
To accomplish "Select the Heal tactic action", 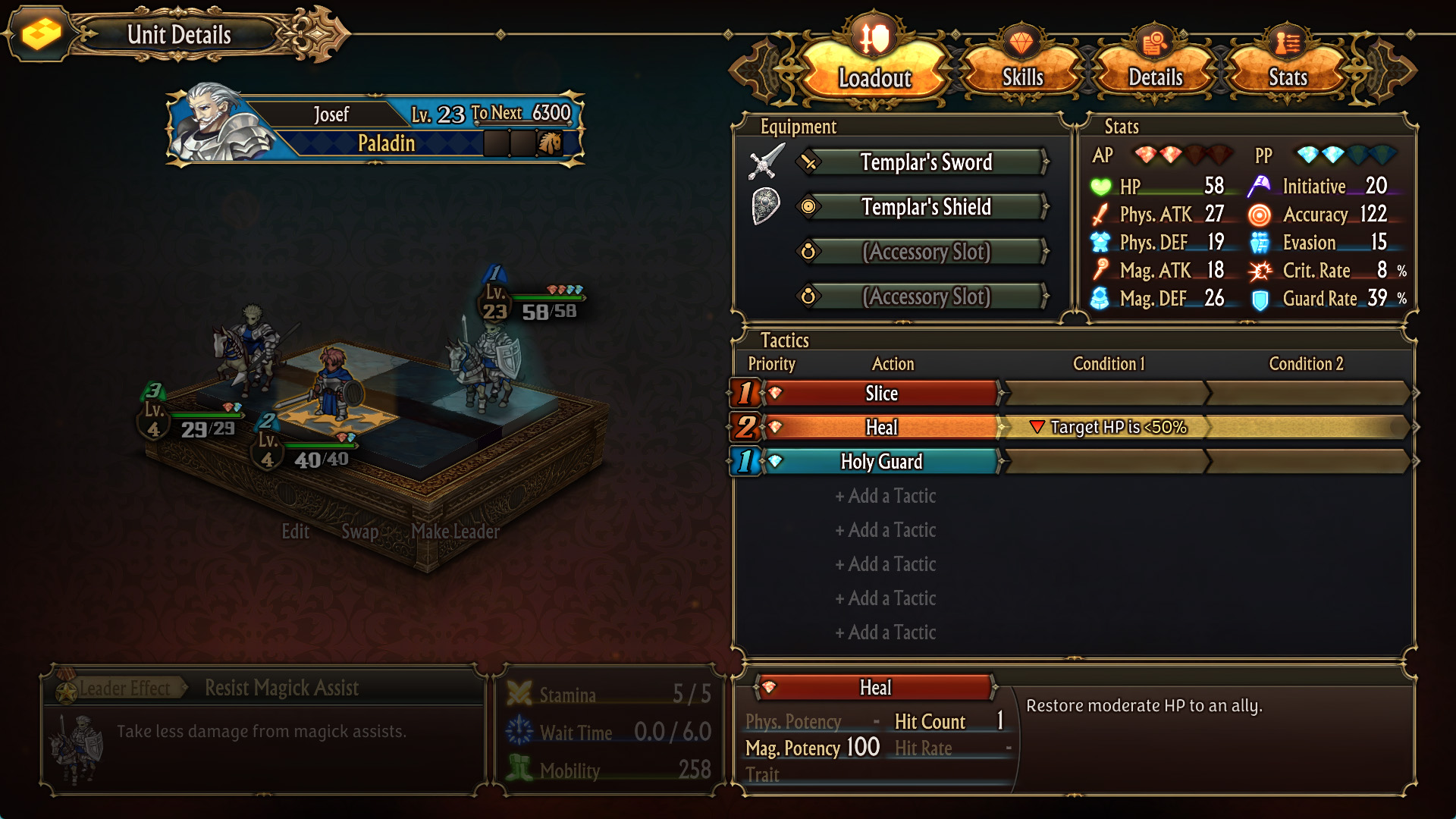I will (881, 428).
